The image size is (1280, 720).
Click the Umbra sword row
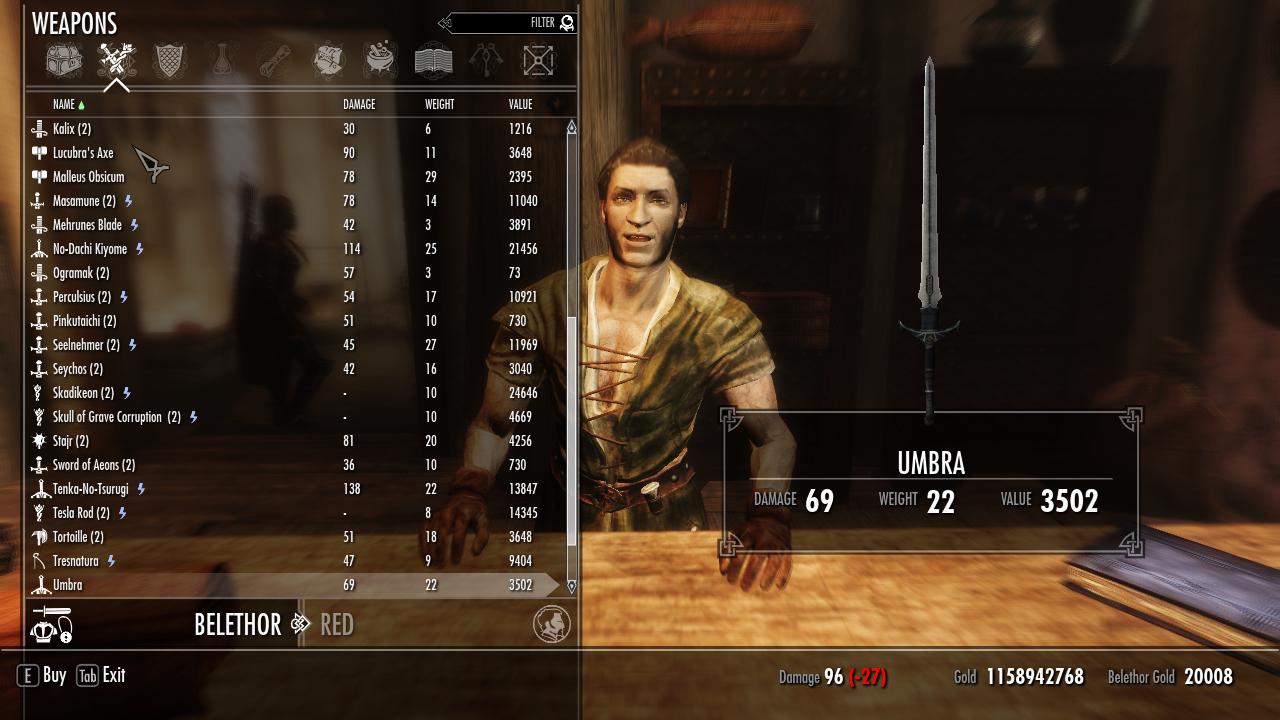click(x=68, y=585)
